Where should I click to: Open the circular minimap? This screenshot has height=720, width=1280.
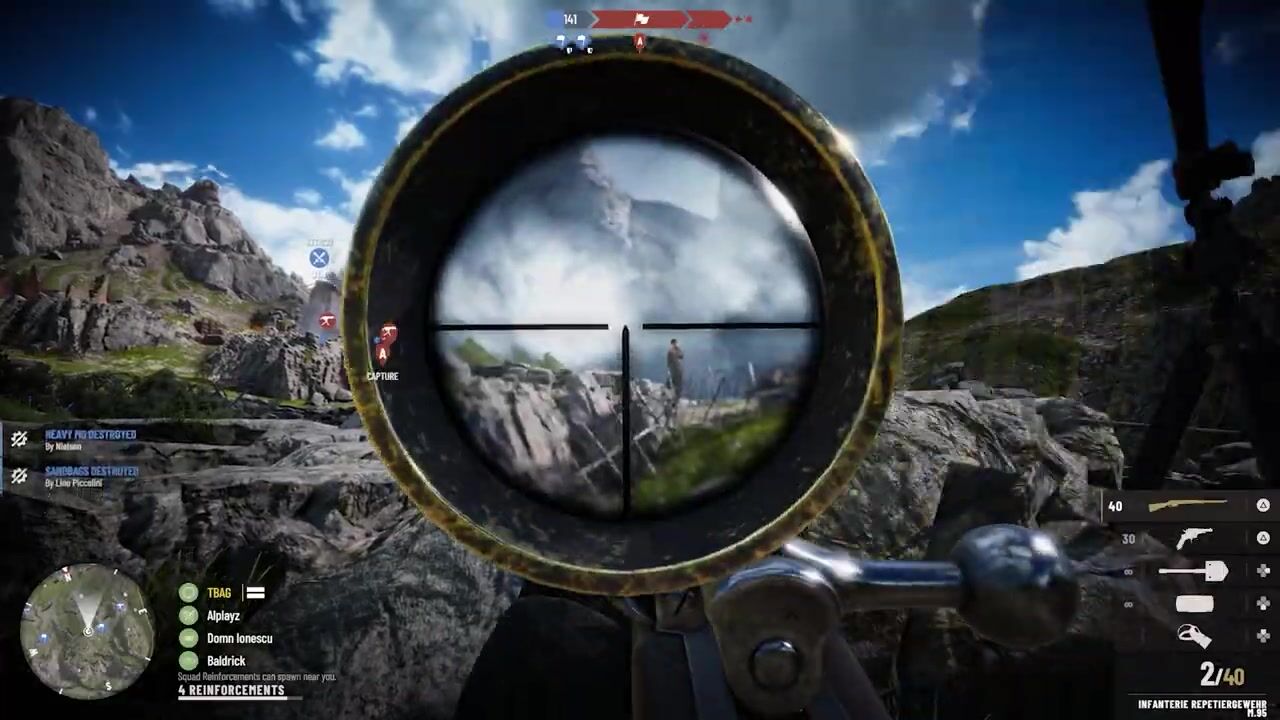[88, 630]
